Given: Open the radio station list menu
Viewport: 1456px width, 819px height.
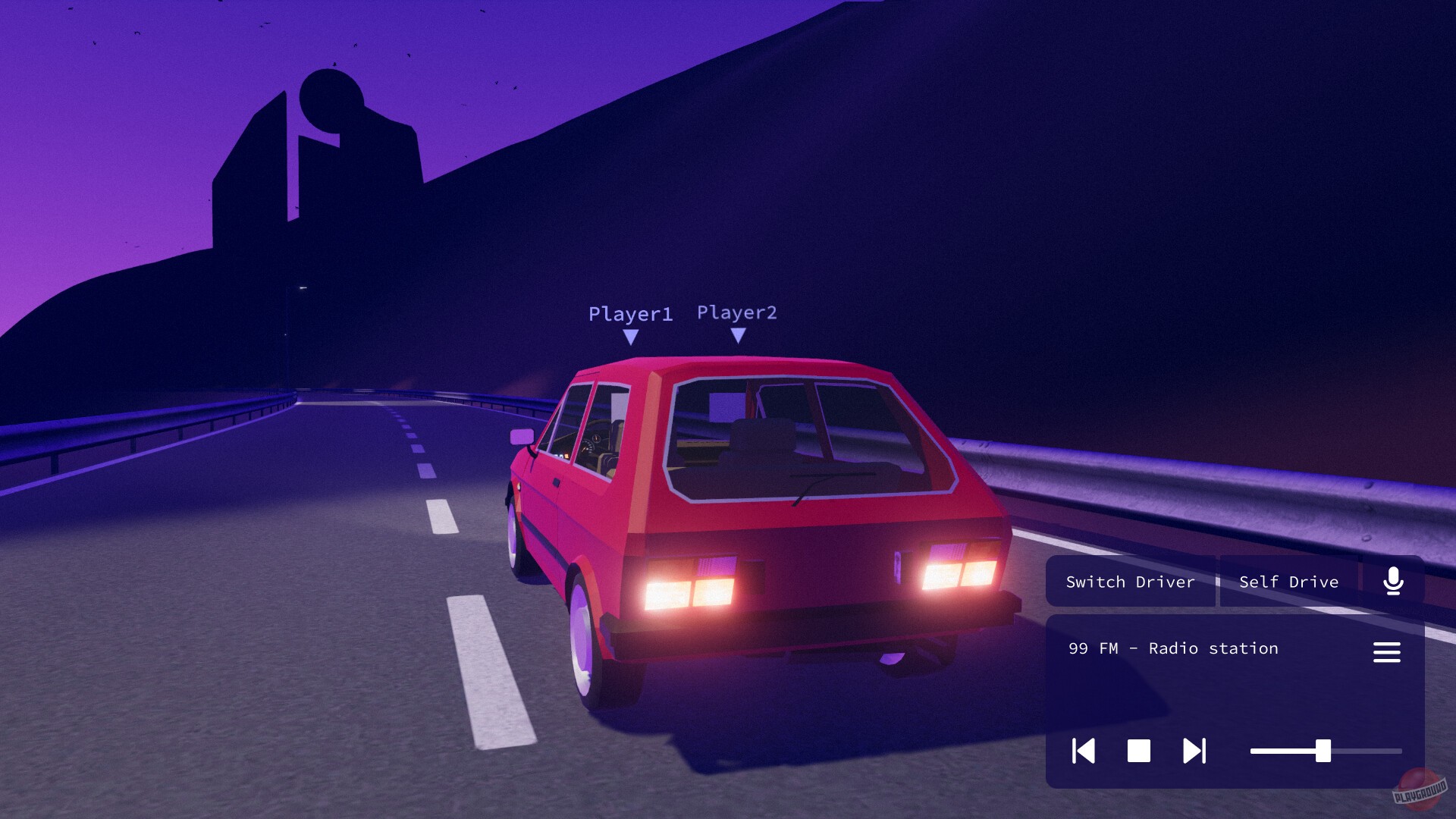Looking at the screenshot, I should tap(1386, 652).
